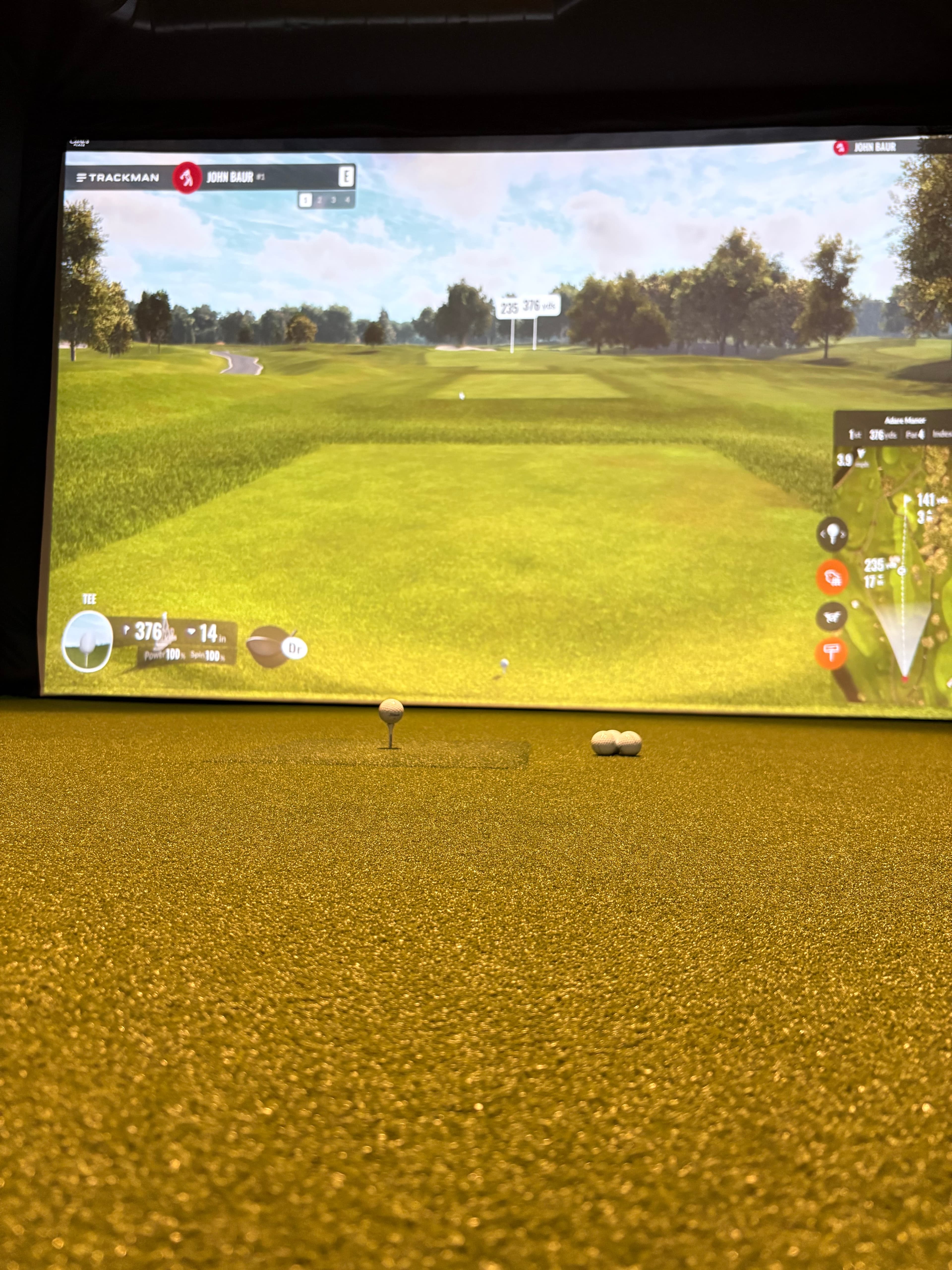Open the Adare Manor hole info header

(906, 420)
